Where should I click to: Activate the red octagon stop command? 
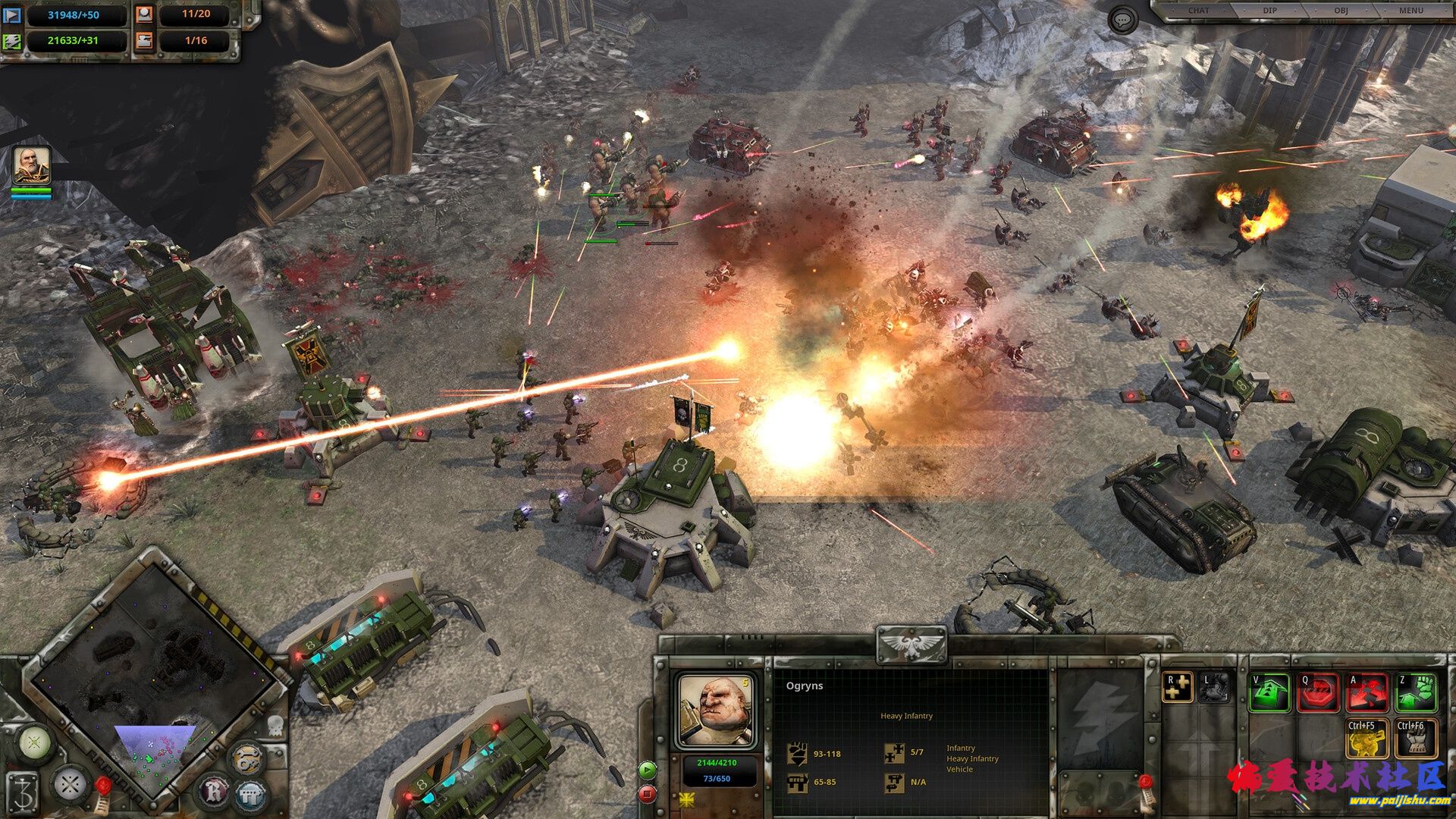pos(1318,692)
